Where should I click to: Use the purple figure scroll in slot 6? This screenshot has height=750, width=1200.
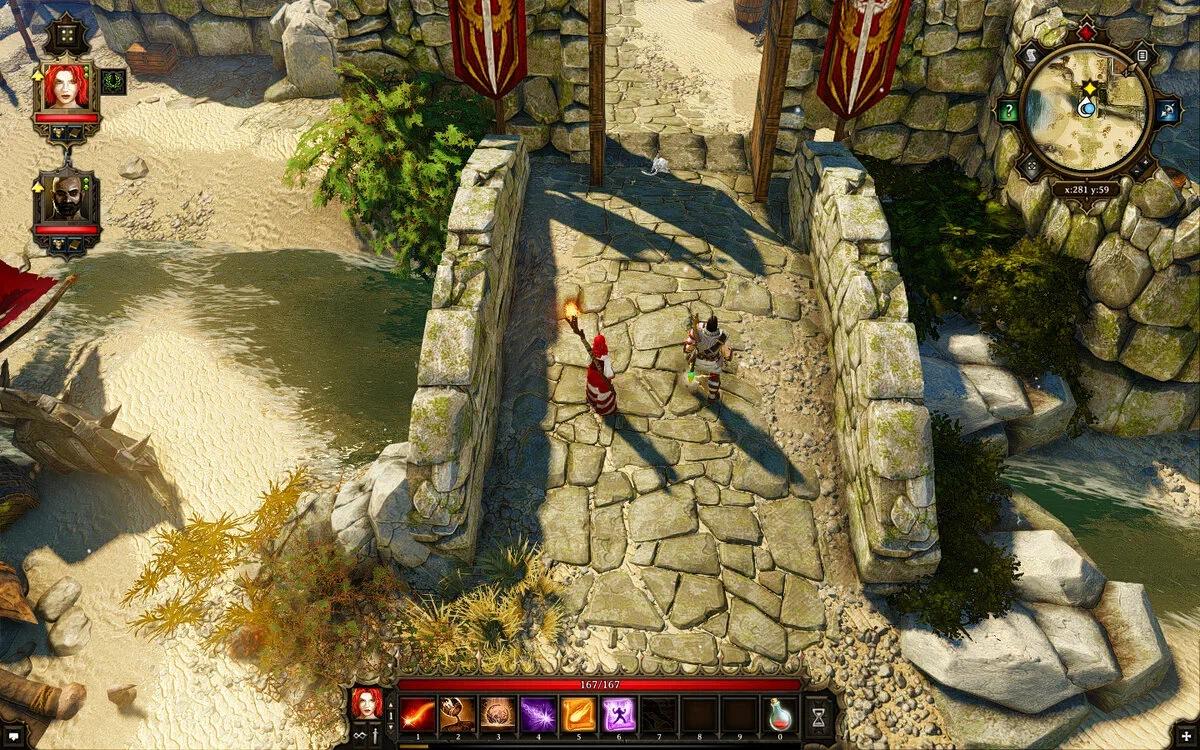[x=618, y=714]
